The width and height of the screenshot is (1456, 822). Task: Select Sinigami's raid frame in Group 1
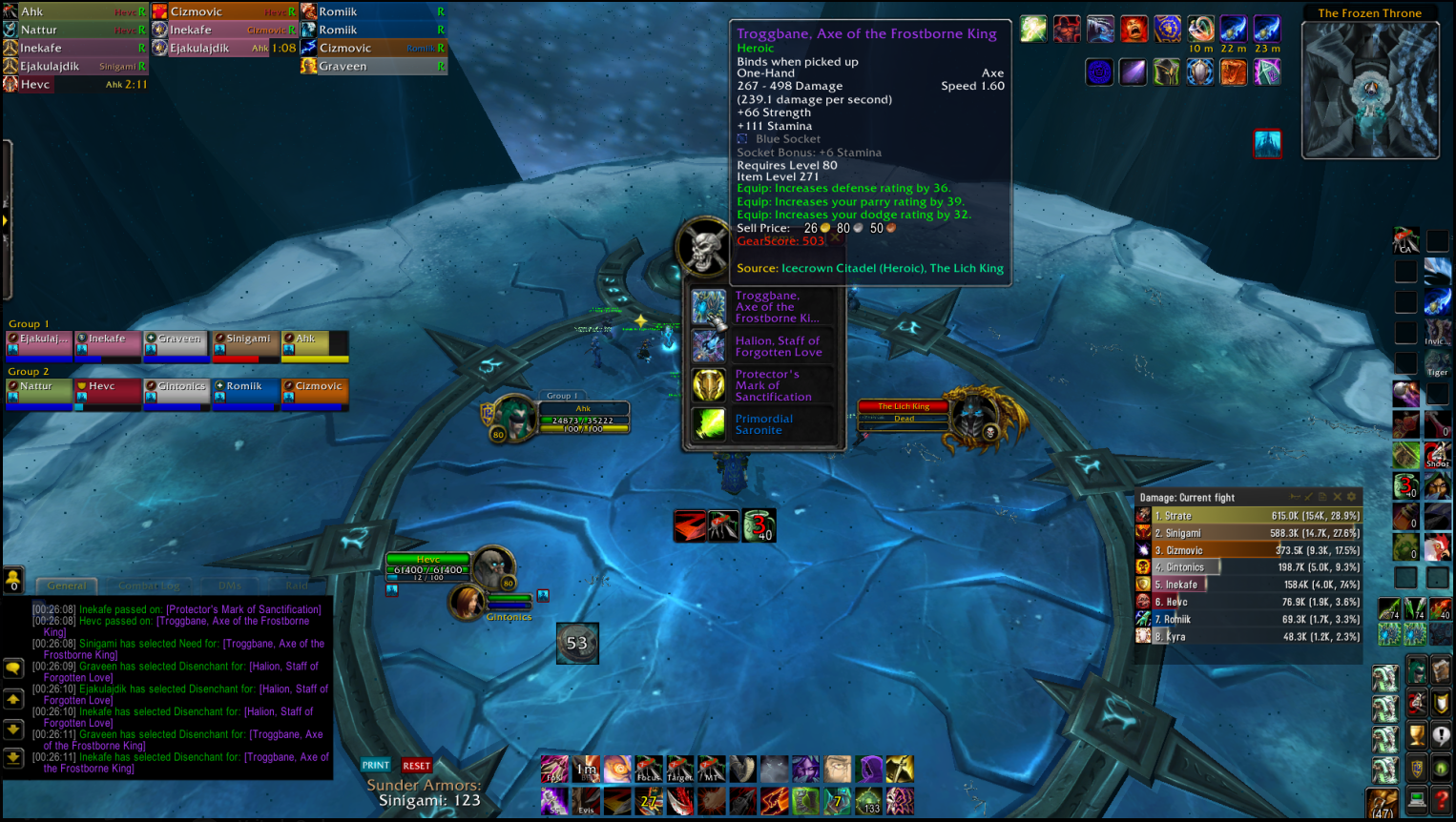point(246,344)
